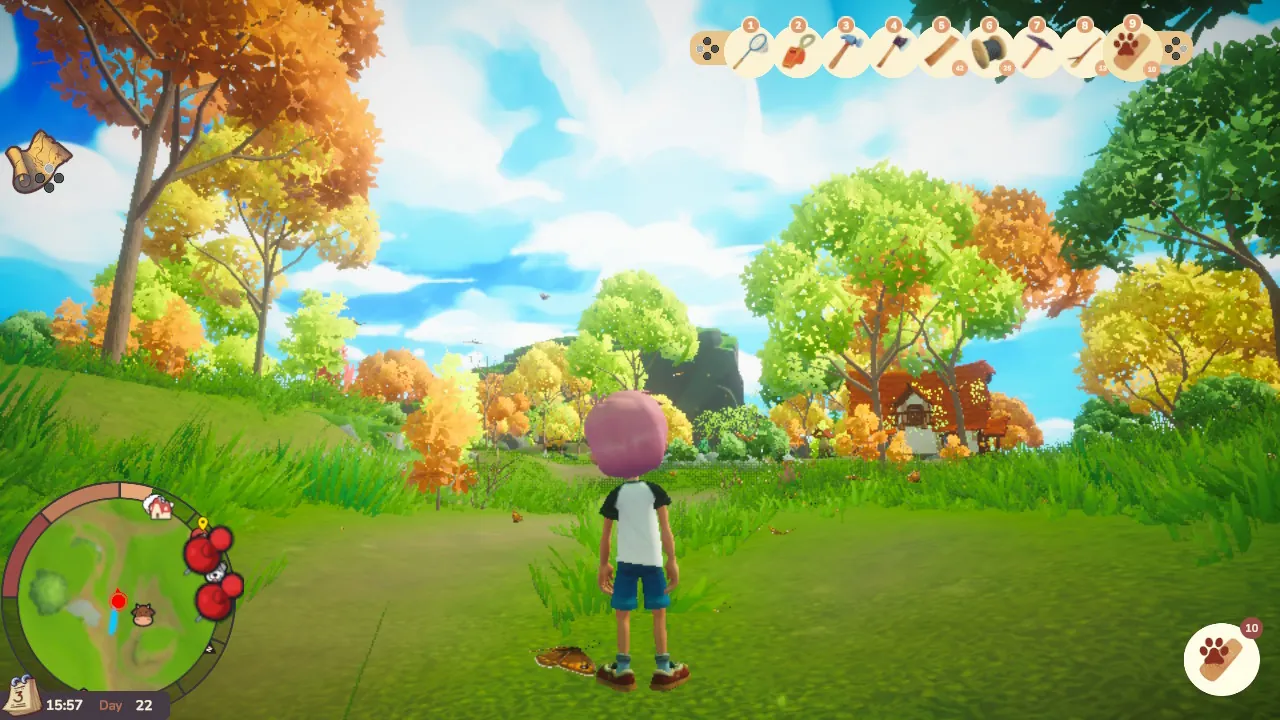Open the calendar icon beside the clock
1280x720 pixels.
click(x=21, y=694)
